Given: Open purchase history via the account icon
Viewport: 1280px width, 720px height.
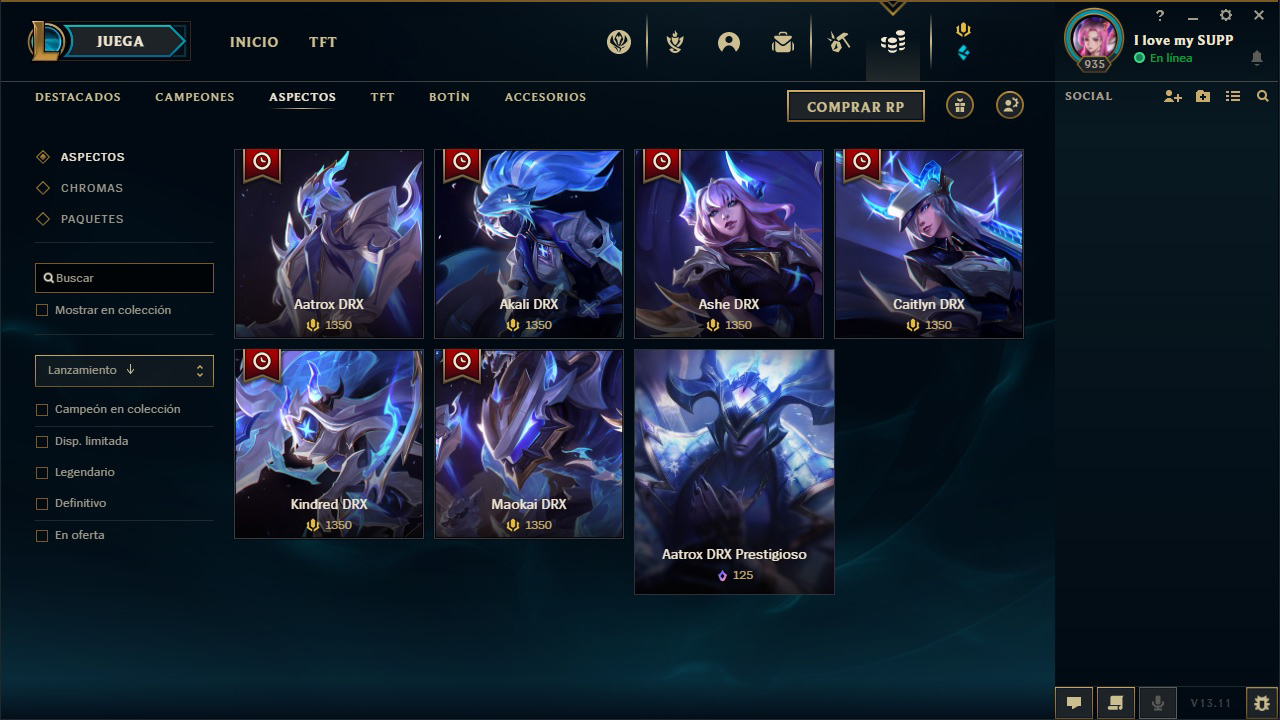Looking at the screenshot, I should pos(1009,105).
